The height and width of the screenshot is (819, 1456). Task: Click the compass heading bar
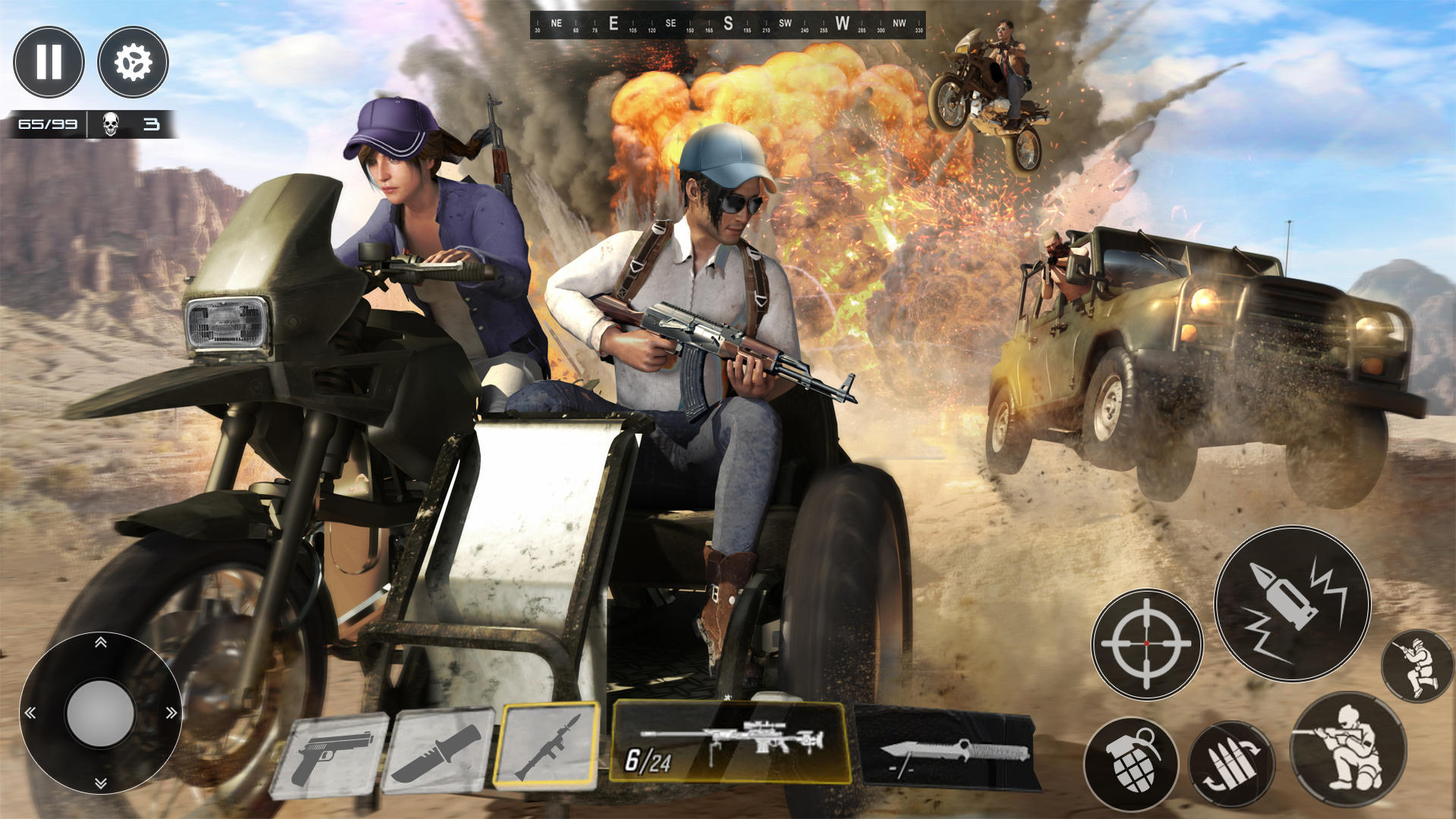tap(727, 25)
